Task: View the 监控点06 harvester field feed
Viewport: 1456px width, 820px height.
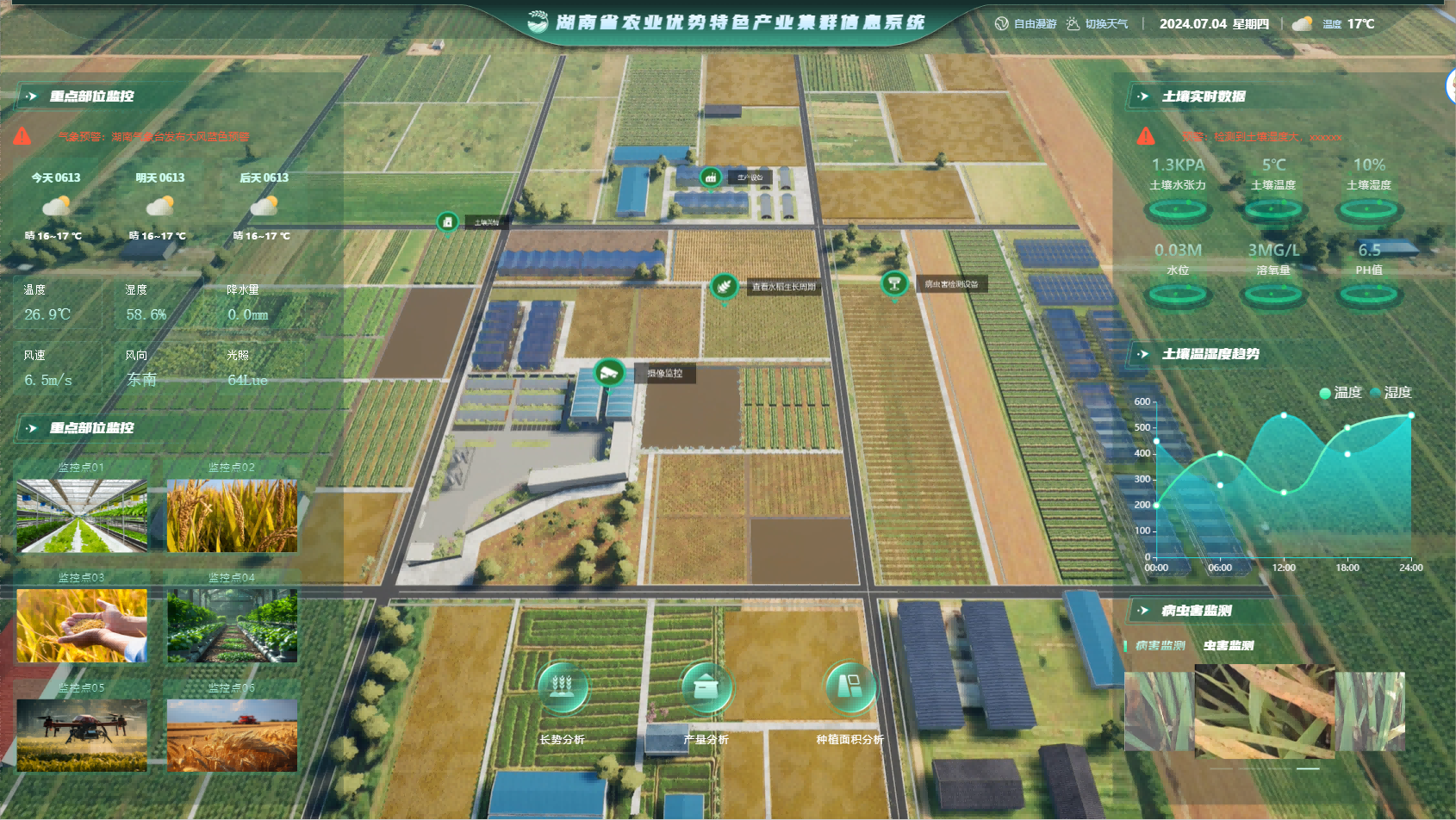Action: (232, 735)
